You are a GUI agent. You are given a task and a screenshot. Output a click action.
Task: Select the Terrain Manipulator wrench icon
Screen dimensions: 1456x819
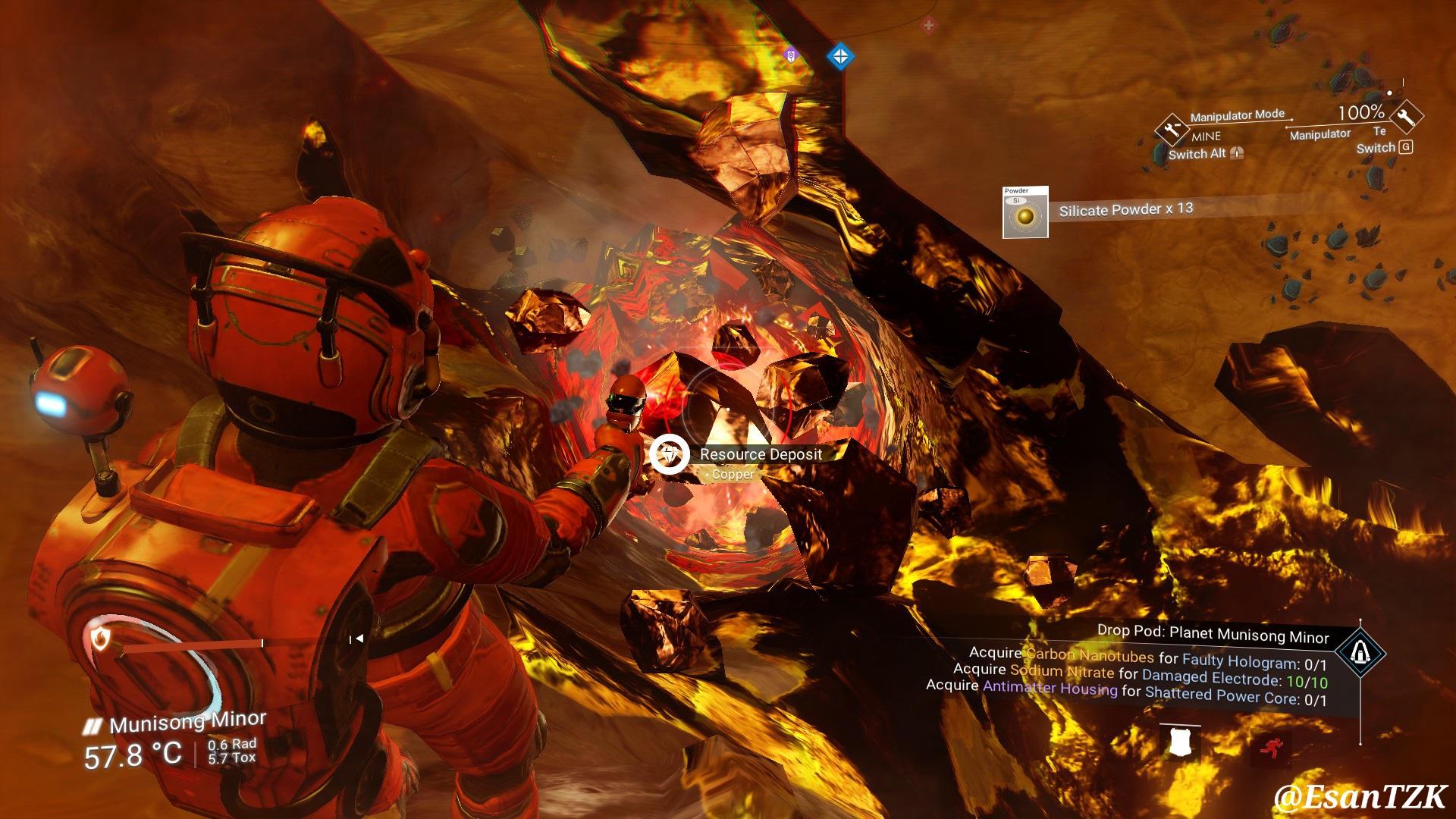point(1407,116)
